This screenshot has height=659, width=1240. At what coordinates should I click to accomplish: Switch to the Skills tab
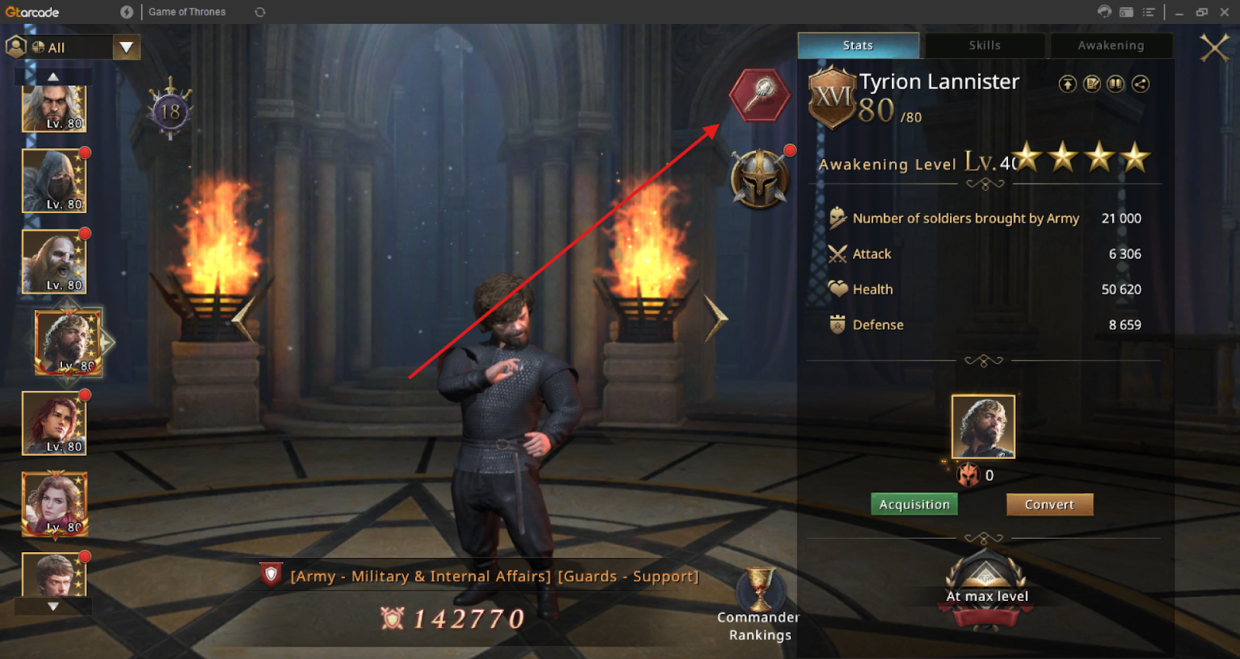[984, 45]
